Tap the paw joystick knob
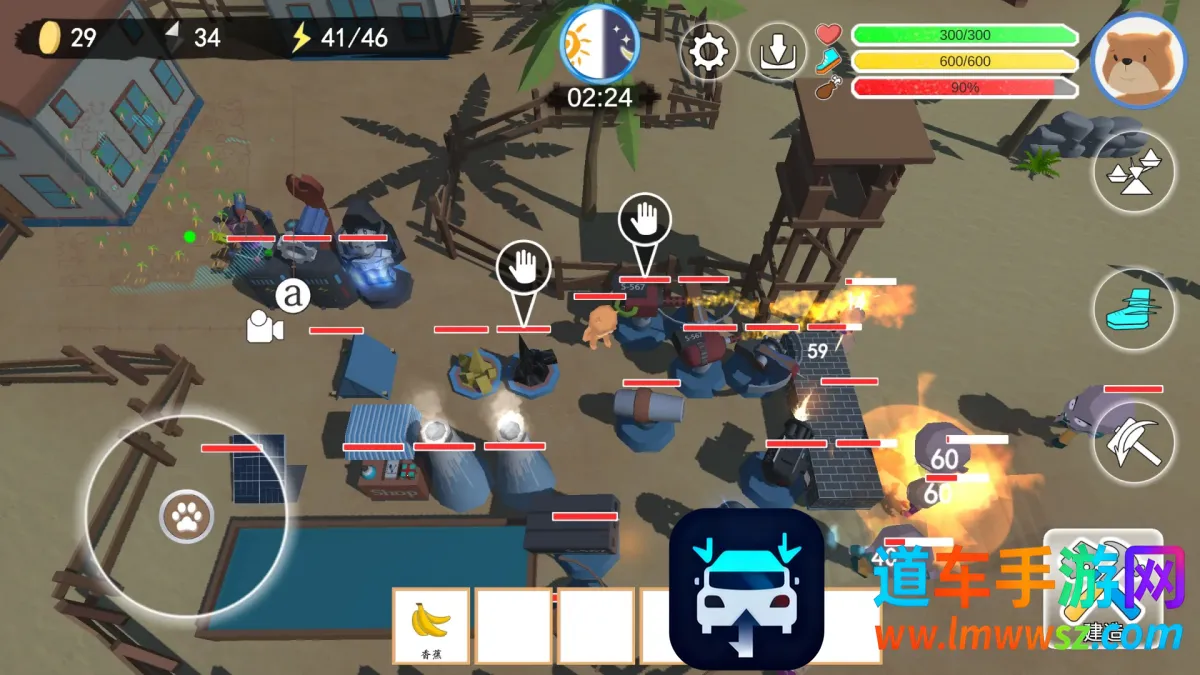Screen dimensions: 1200x675 tap(185, 517)
